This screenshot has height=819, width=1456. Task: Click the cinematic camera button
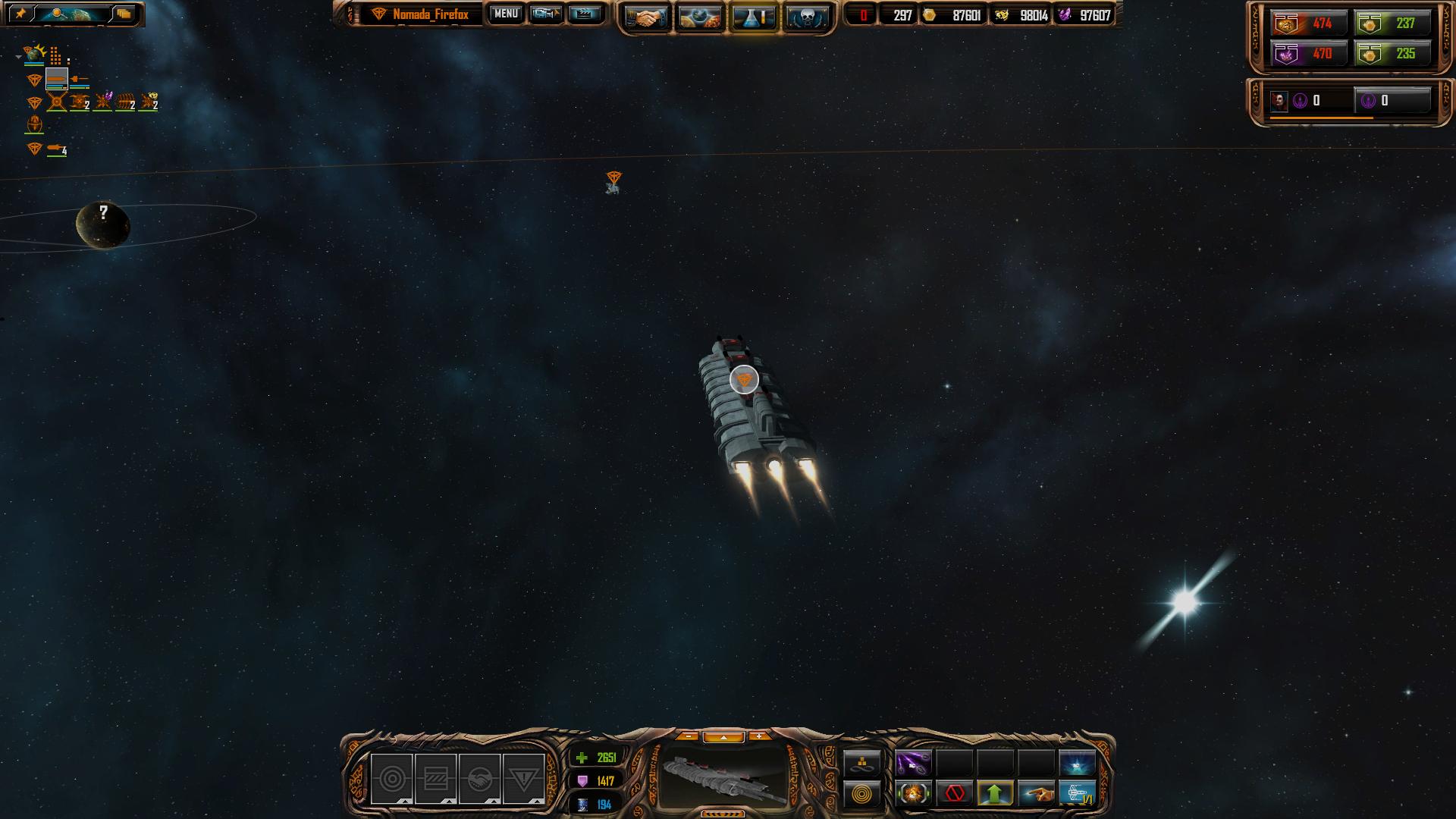coord(545,14)
